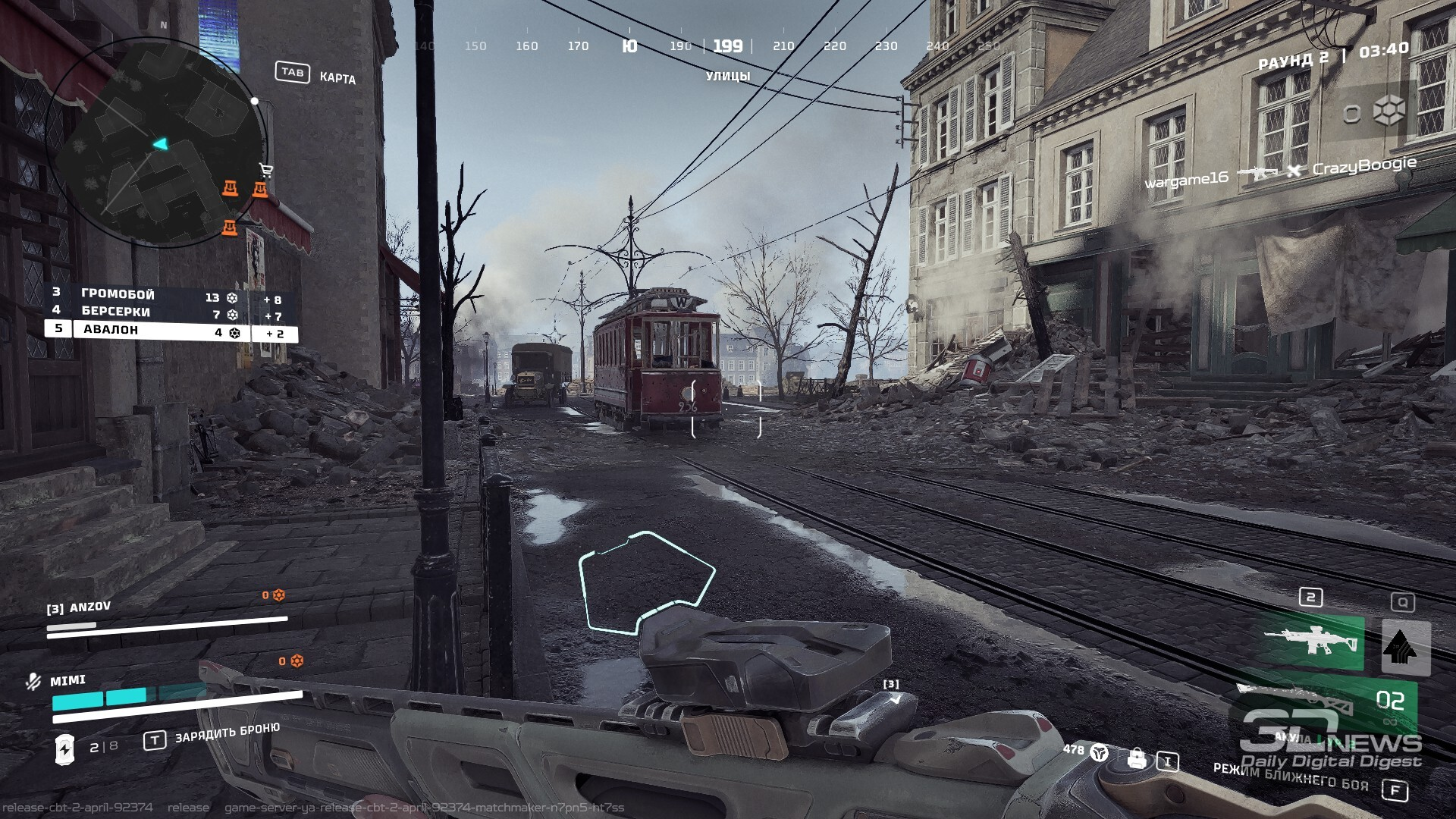Choose the highlighted АВАЛОН team row

pos(171,331)
